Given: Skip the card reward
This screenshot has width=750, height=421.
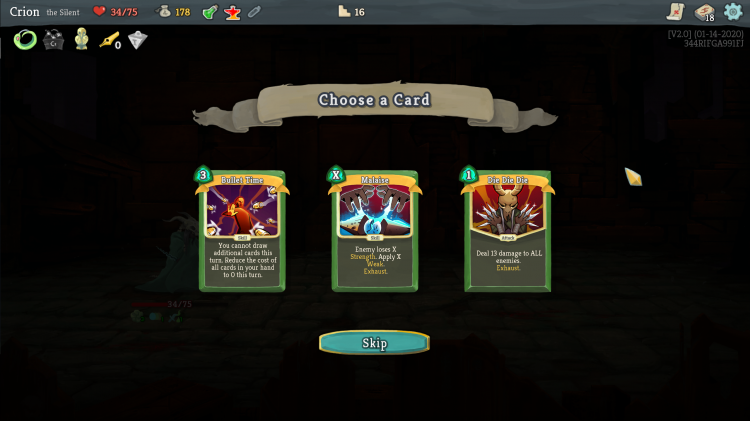Looking at the screenshot, I should point(374,343).
